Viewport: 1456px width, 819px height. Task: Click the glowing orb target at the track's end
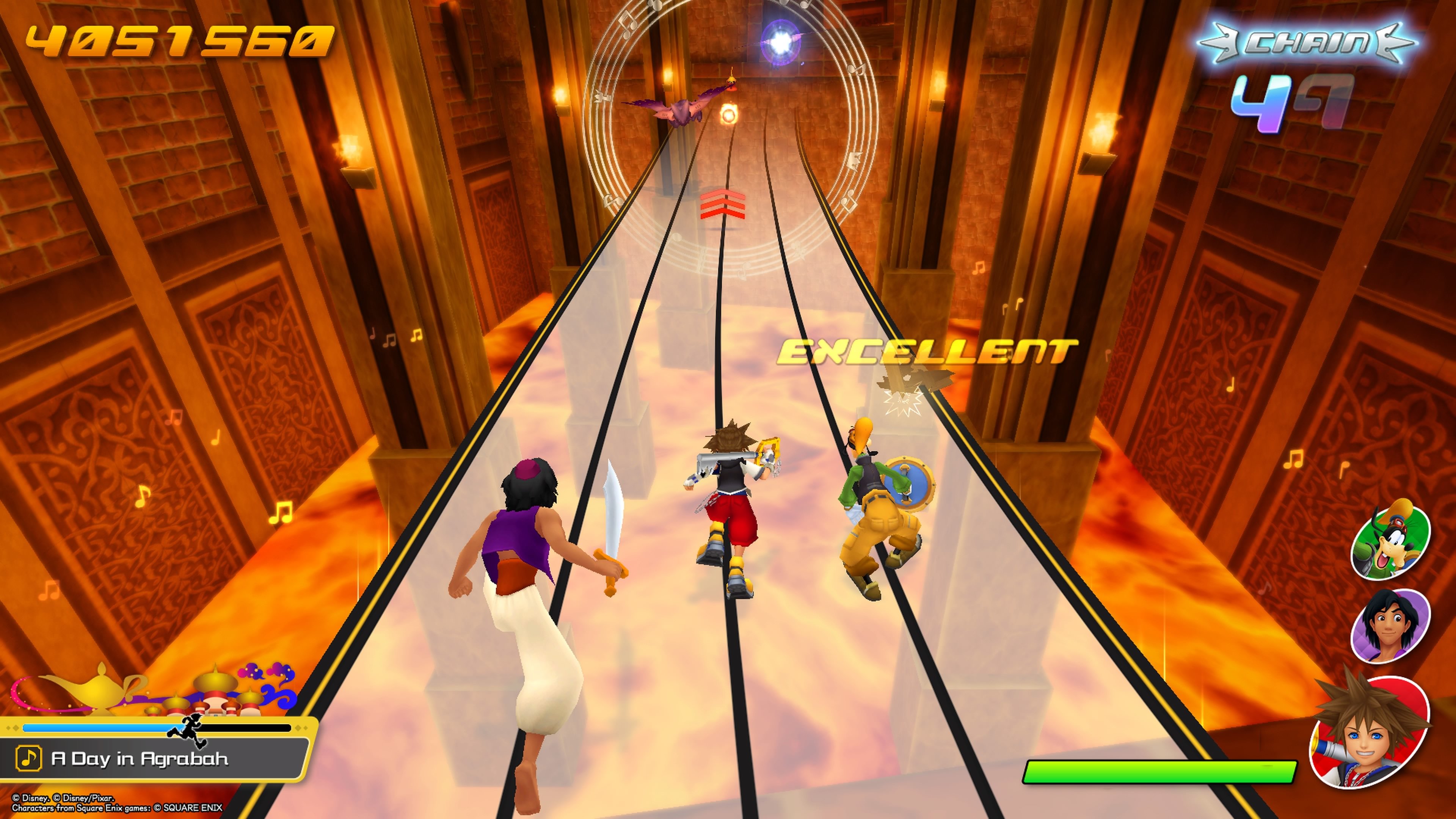pos(782,42)
